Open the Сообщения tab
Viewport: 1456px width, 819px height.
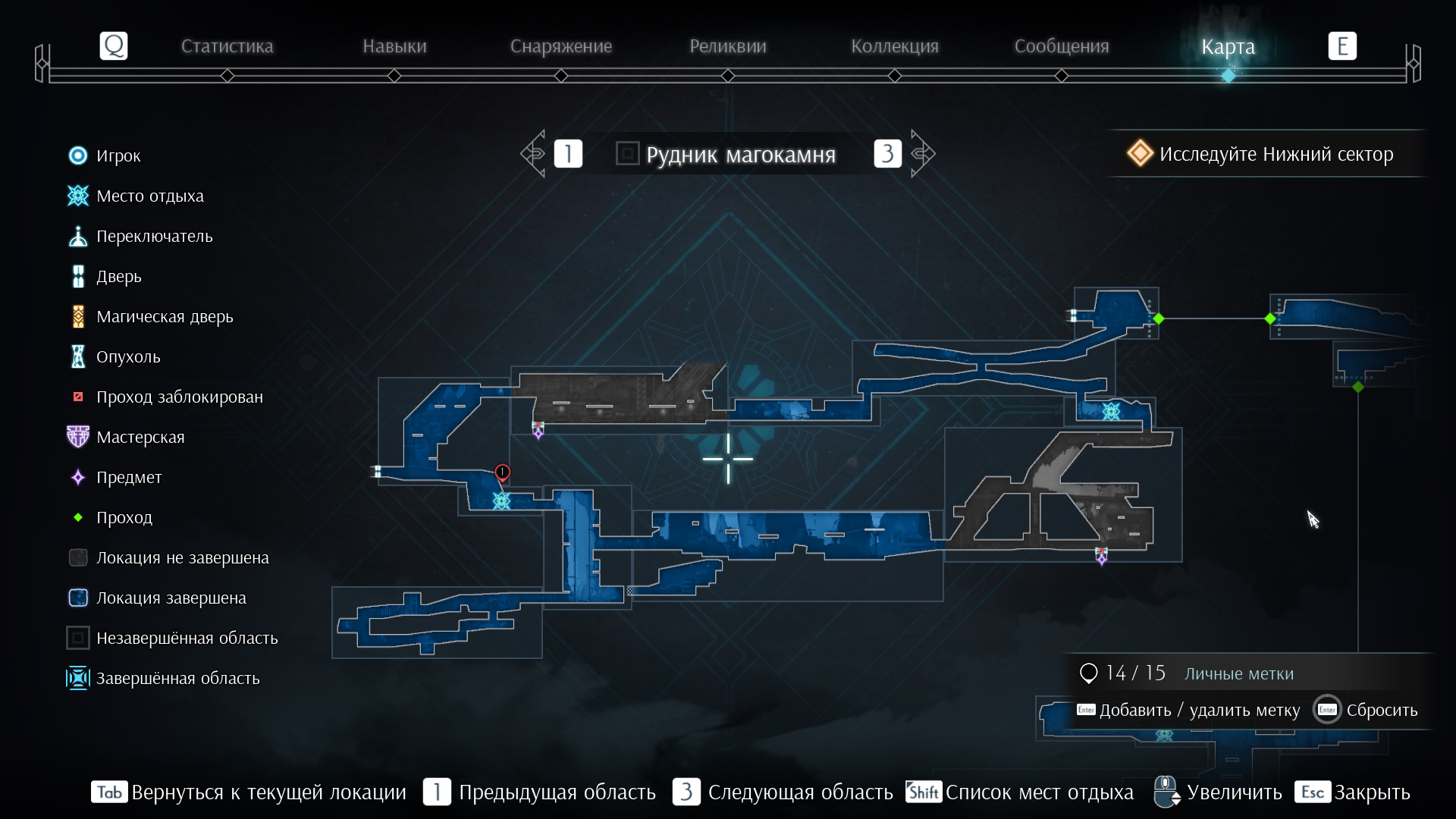(x=1062, y=46)
